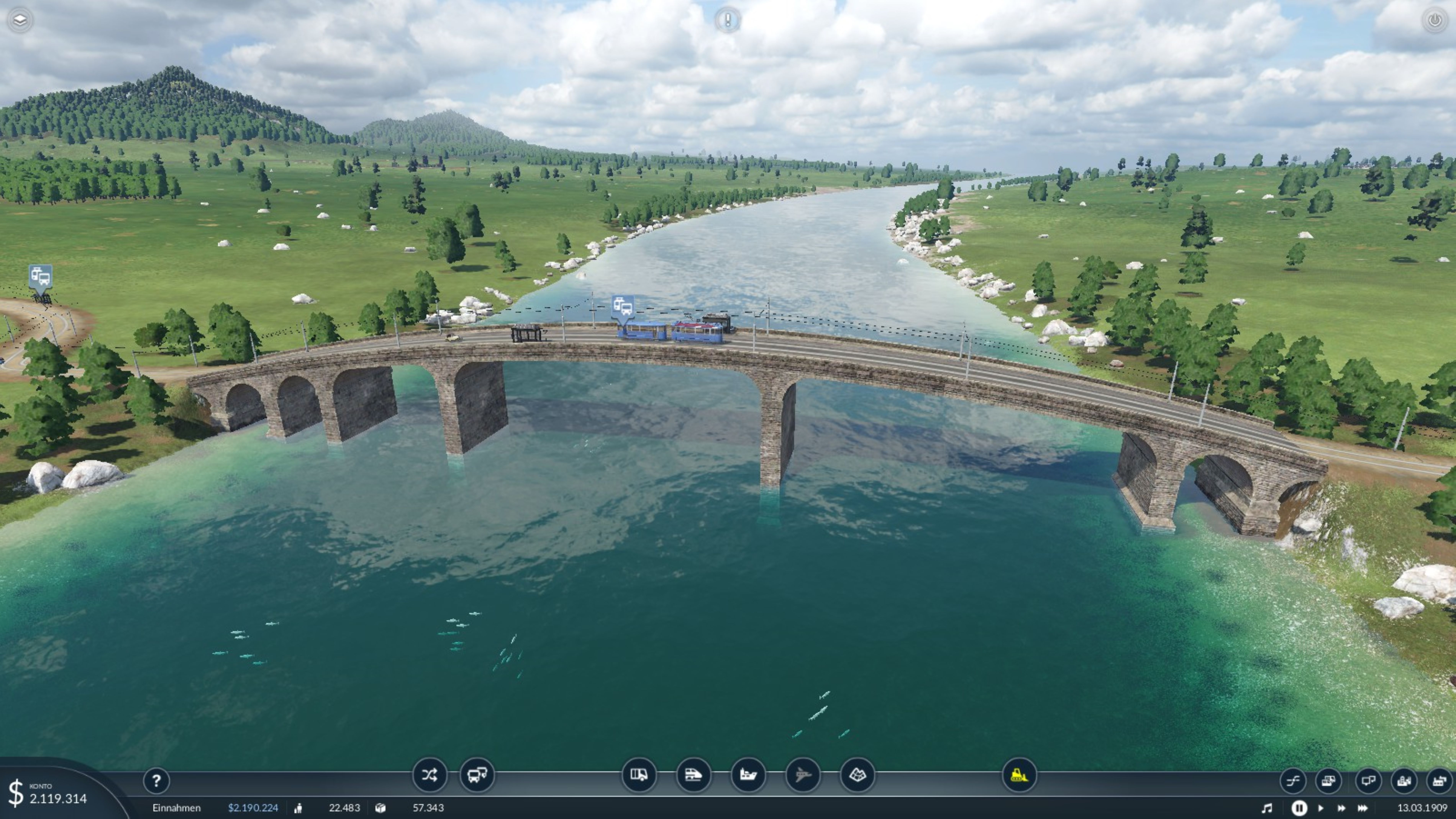Image resolution: width=1456 pixels, height=819 pixels.
Task: Open the road construction truck menu
Action: 639,775
